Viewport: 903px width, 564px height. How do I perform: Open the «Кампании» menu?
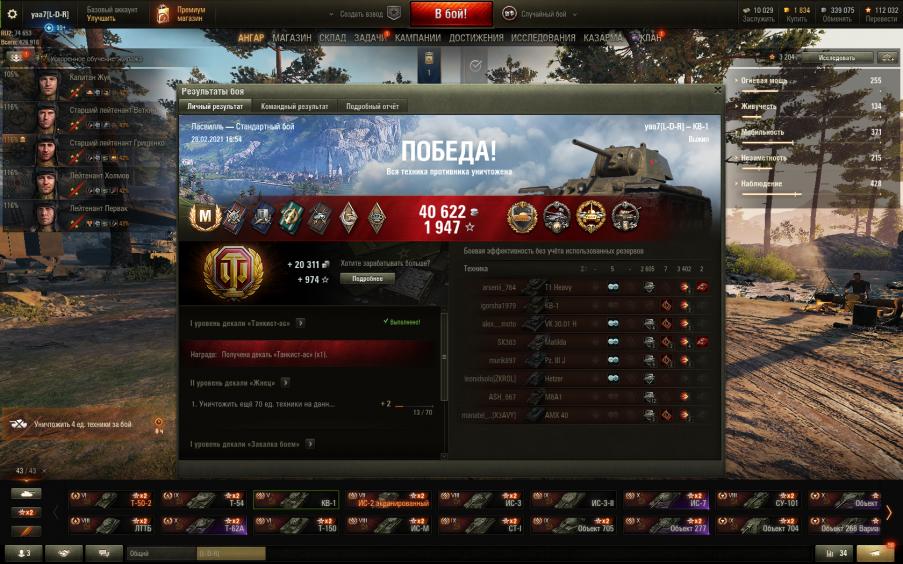tap(417, 38)
